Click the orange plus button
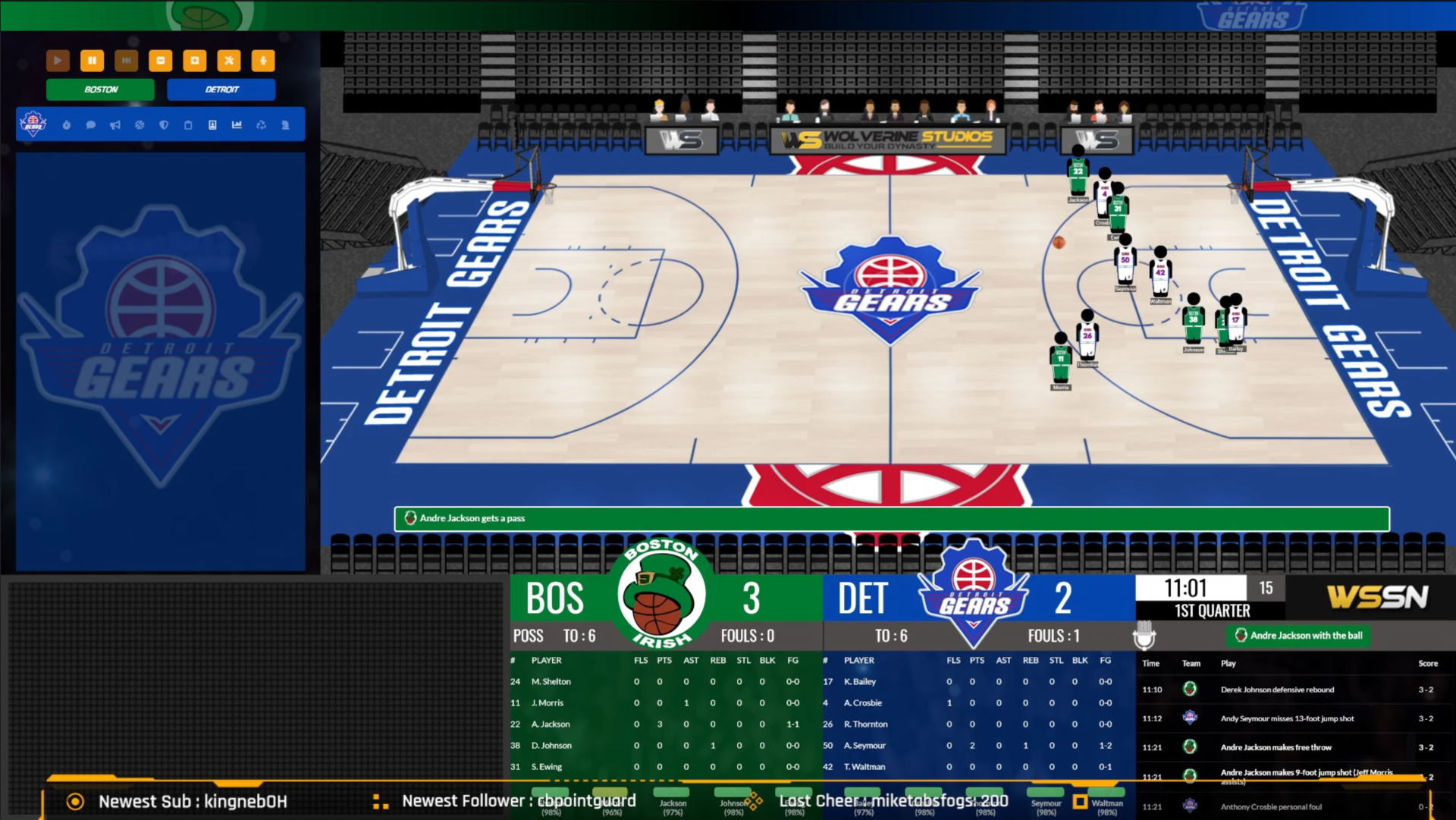The width and height of the screenshot is (1456, 820). click(x=194, y=61)
